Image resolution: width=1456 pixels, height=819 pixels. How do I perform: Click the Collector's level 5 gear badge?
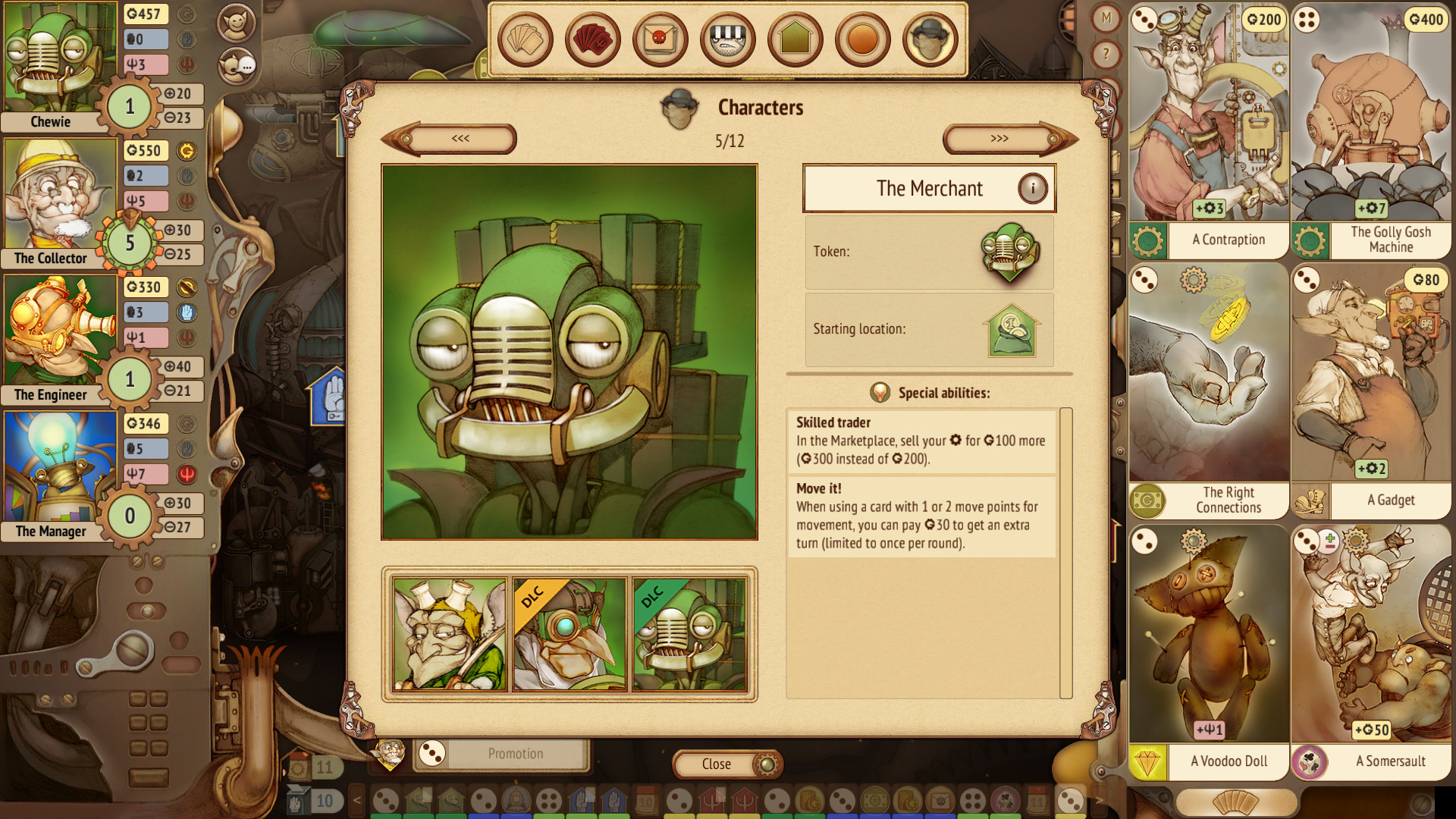(x=130, y=243)
